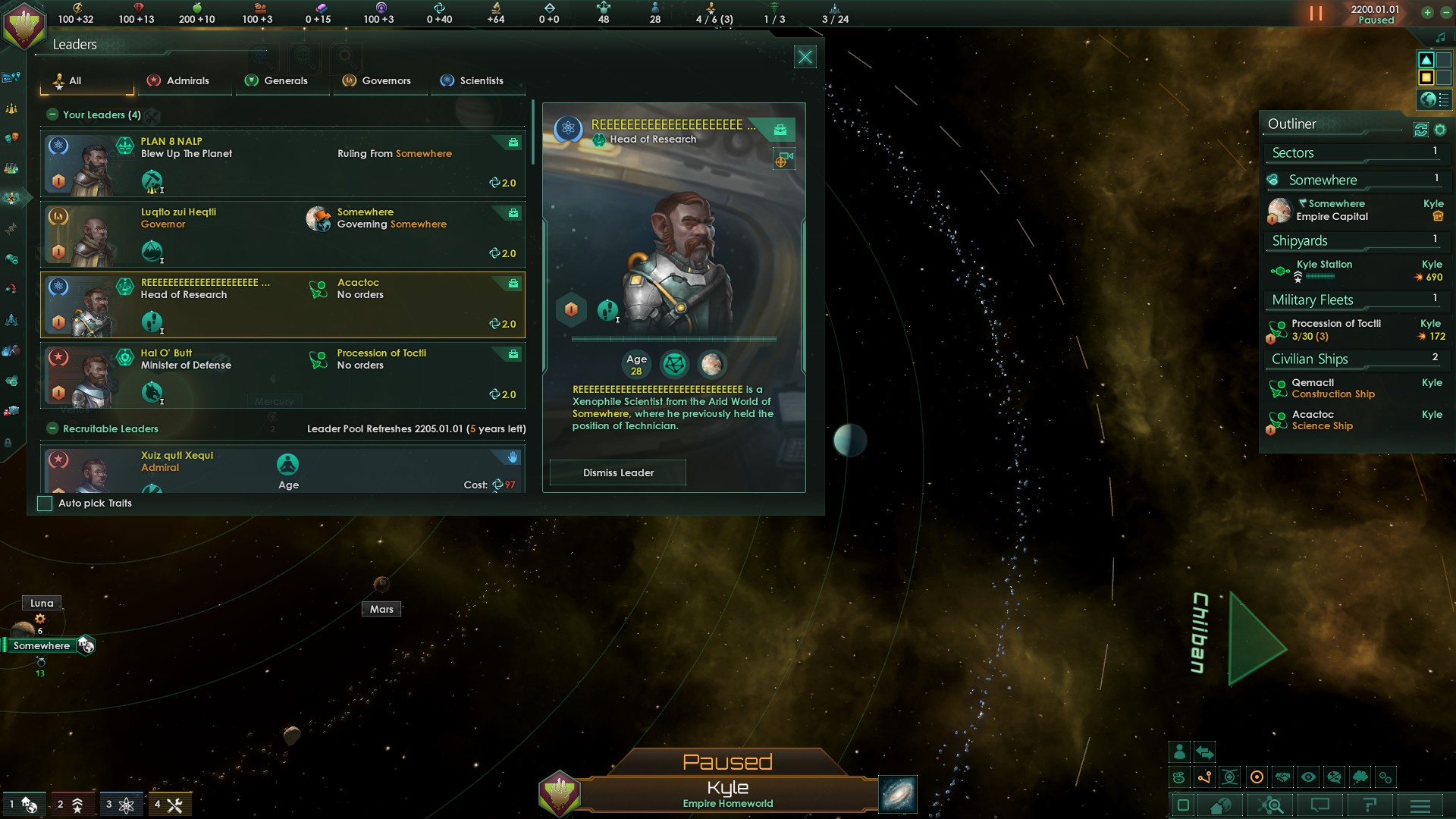Open the empire flag emblem menu

pyautogui.click(x=24, y=24)
